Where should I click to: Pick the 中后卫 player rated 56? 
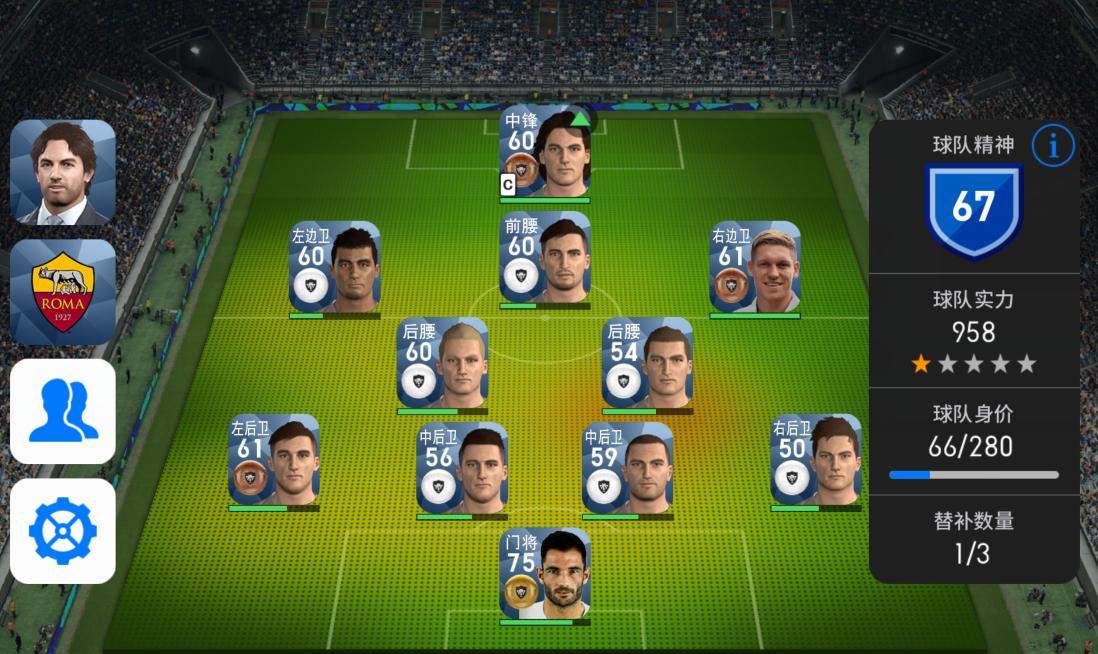(x=462, y=469)
